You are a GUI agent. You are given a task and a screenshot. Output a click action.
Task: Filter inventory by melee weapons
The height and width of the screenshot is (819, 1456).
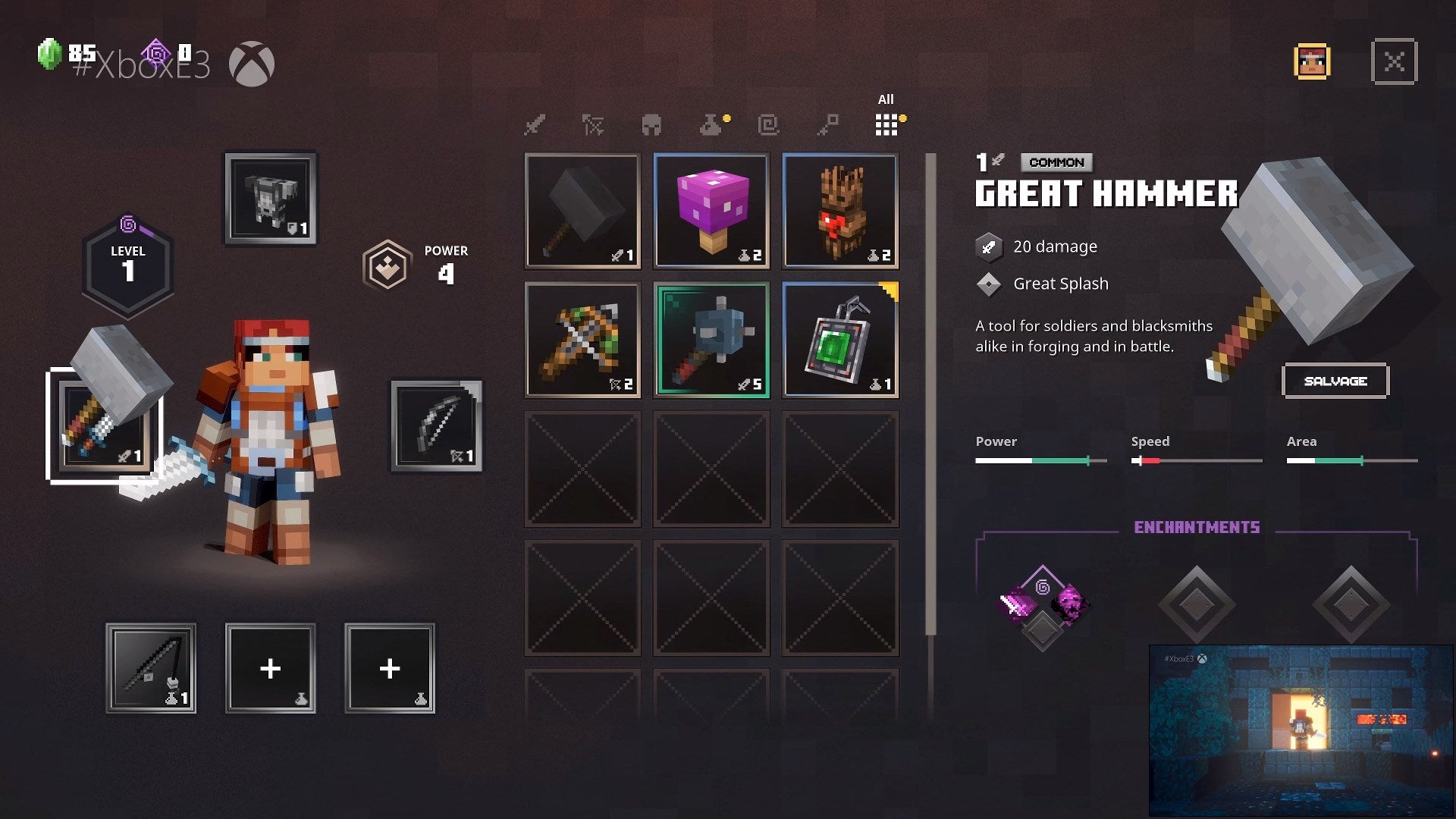coord(535,125)
